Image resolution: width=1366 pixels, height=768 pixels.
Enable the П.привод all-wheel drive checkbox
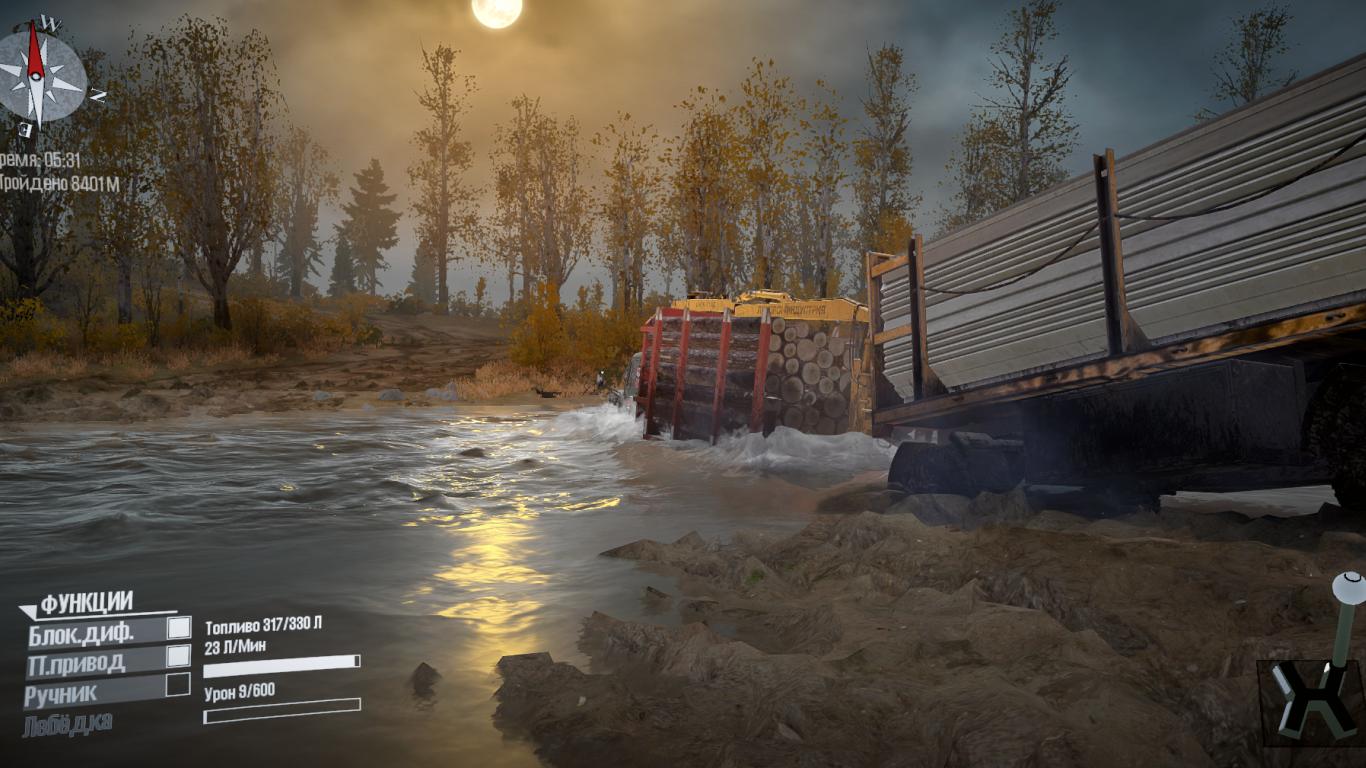178,656
